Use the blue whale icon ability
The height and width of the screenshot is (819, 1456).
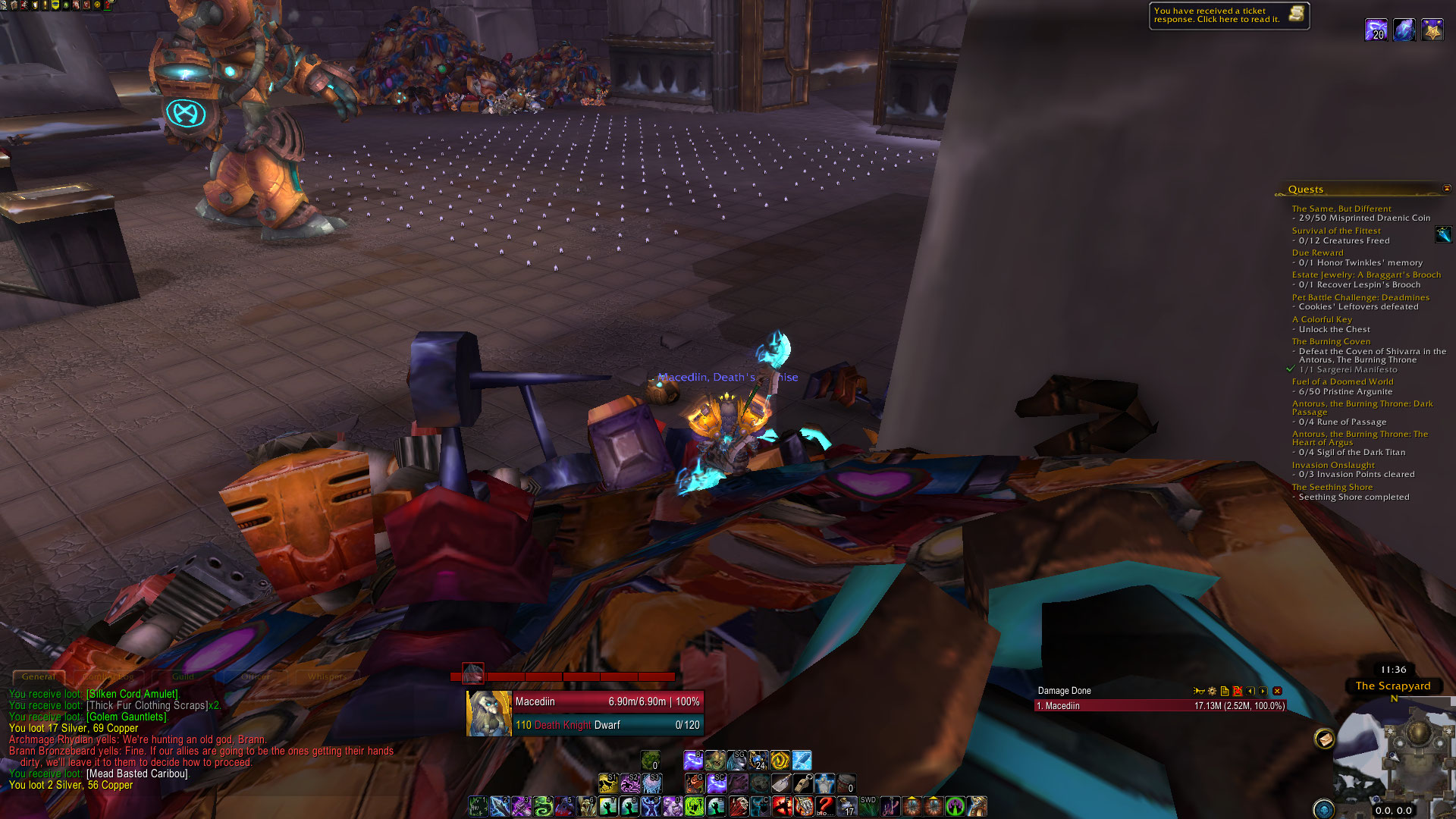[802, 760]
